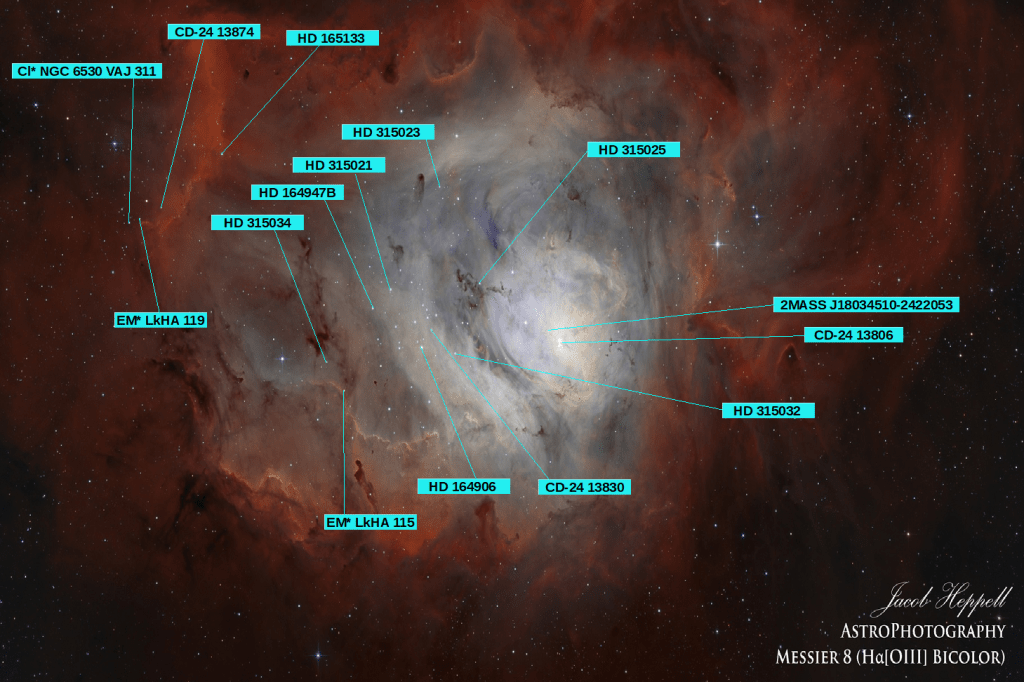Click the EM* LkHA 119 label
The height and width of the screenshot is (682, 1024).
(x=160, y=320)
